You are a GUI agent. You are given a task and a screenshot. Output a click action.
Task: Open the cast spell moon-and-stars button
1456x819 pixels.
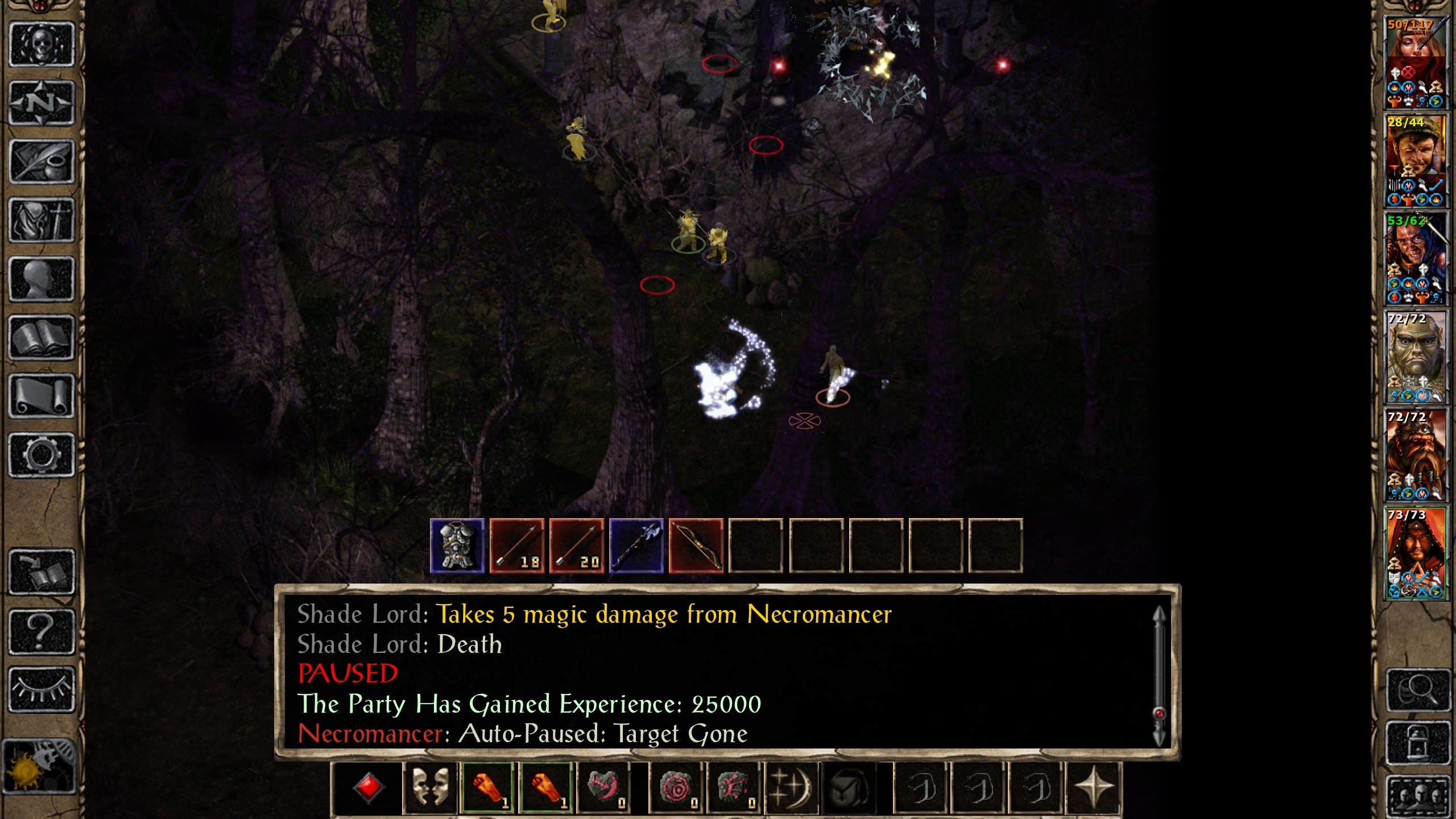point(791,788)
